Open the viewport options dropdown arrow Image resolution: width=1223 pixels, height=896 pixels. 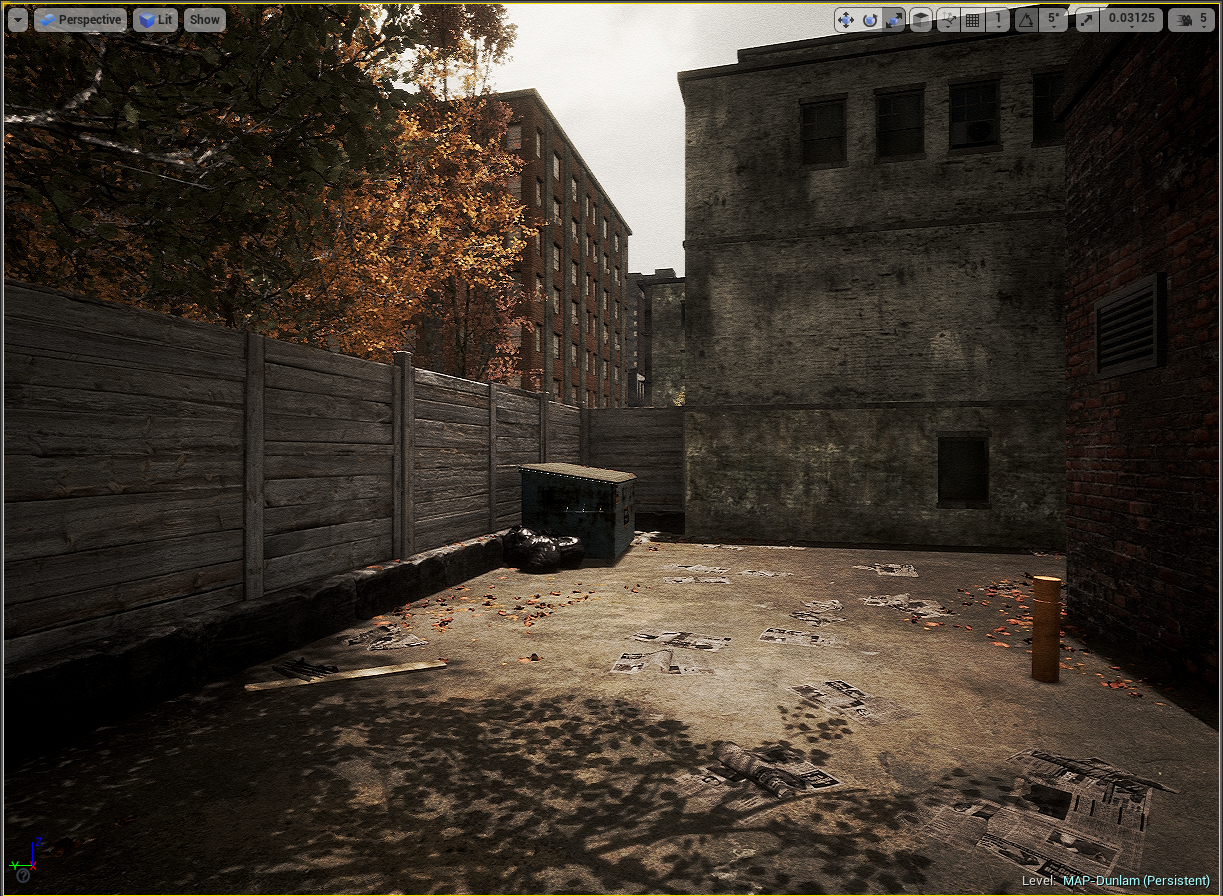17,20
